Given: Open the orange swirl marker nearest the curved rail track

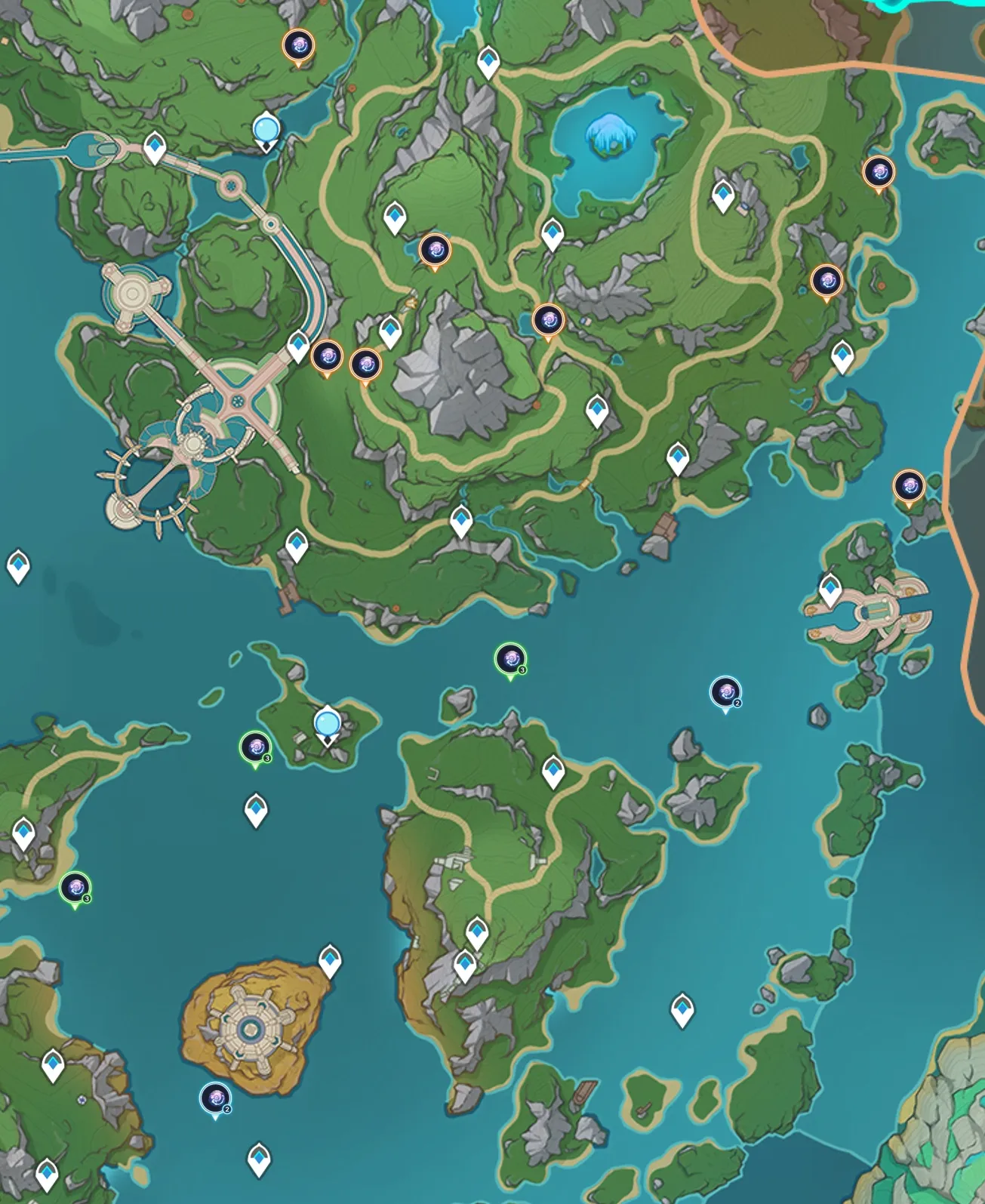Looking at the screenshot, I should (x=328, y=356).
